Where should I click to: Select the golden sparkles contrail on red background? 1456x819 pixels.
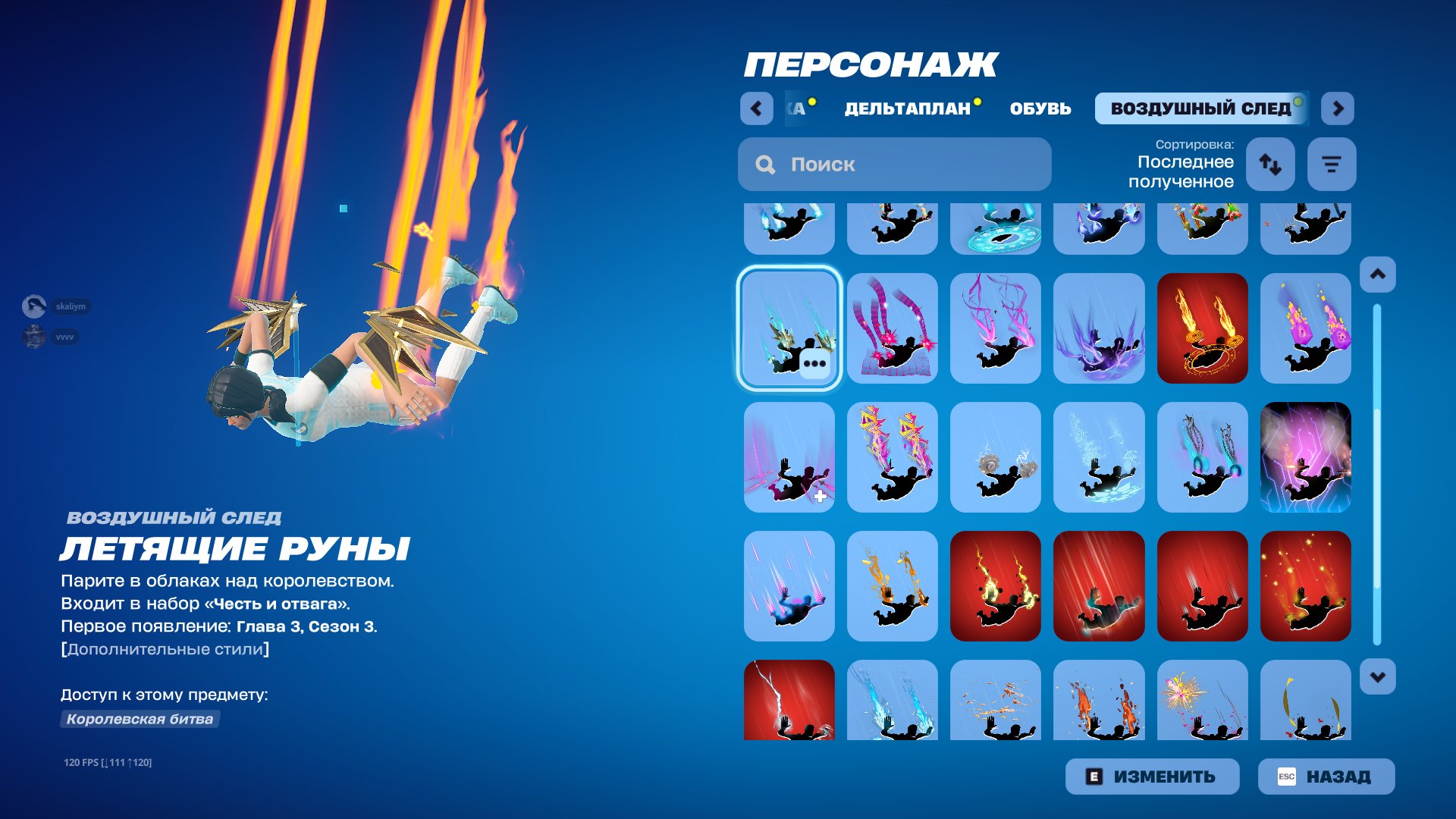1306,586
